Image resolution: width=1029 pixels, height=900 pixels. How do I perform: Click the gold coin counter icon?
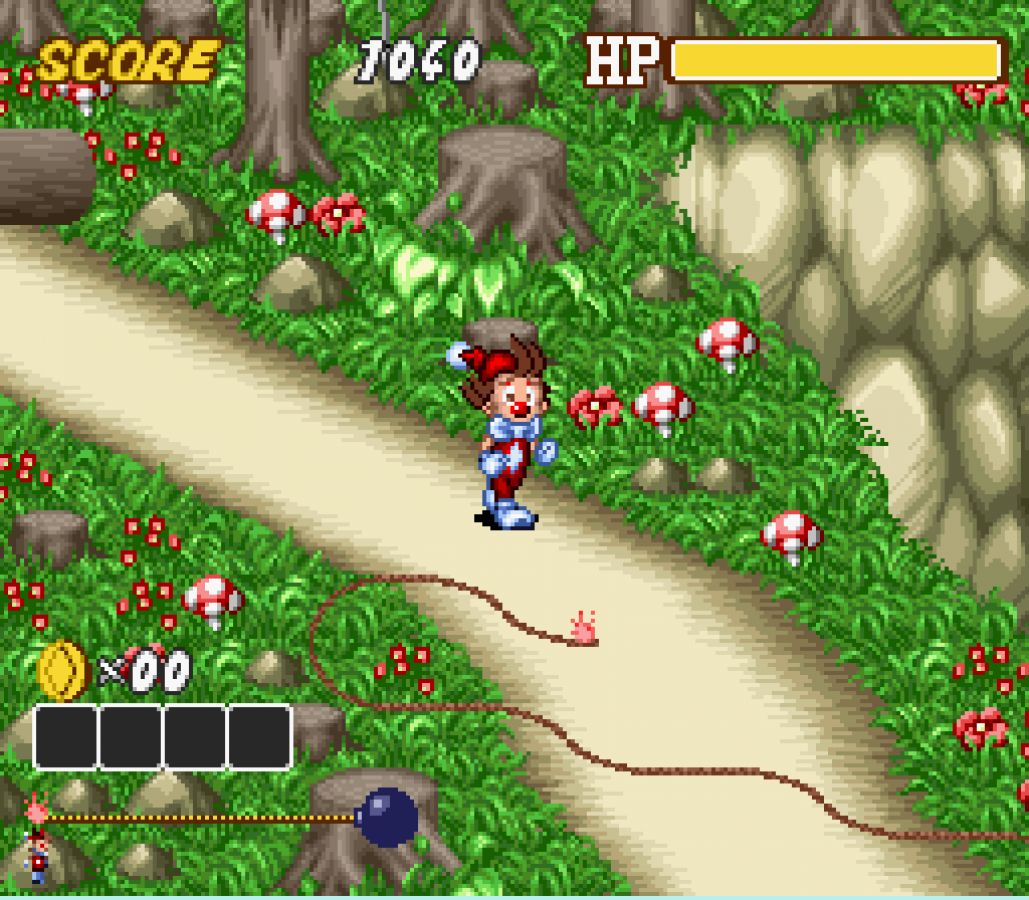tap(62, 670)
